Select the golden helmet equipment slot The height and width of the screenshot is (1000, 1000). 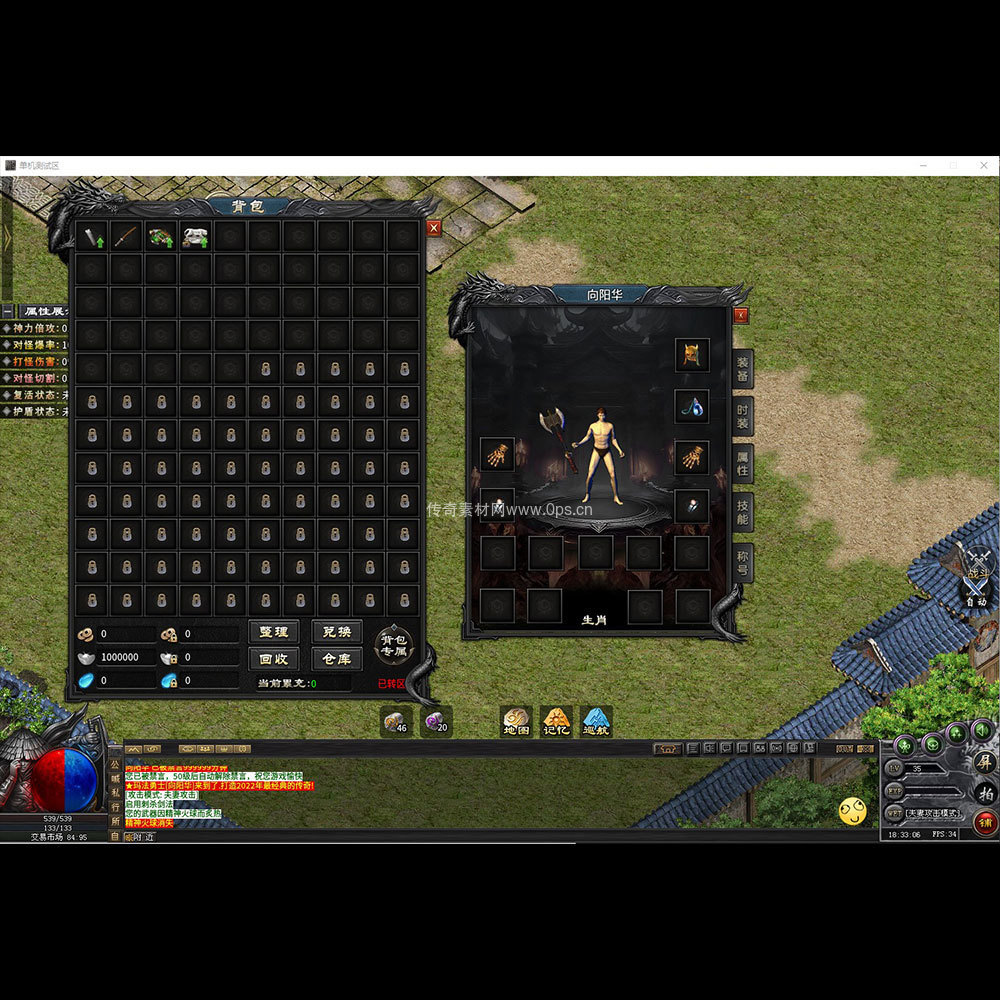tap(692, 355)
